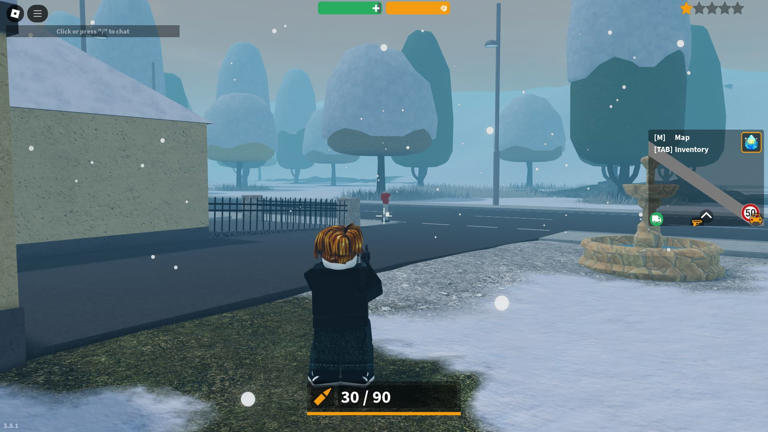Select the blue gem icon on minimap
The image size is (768, 432).
pyautogui.click(x=751, y=142)
